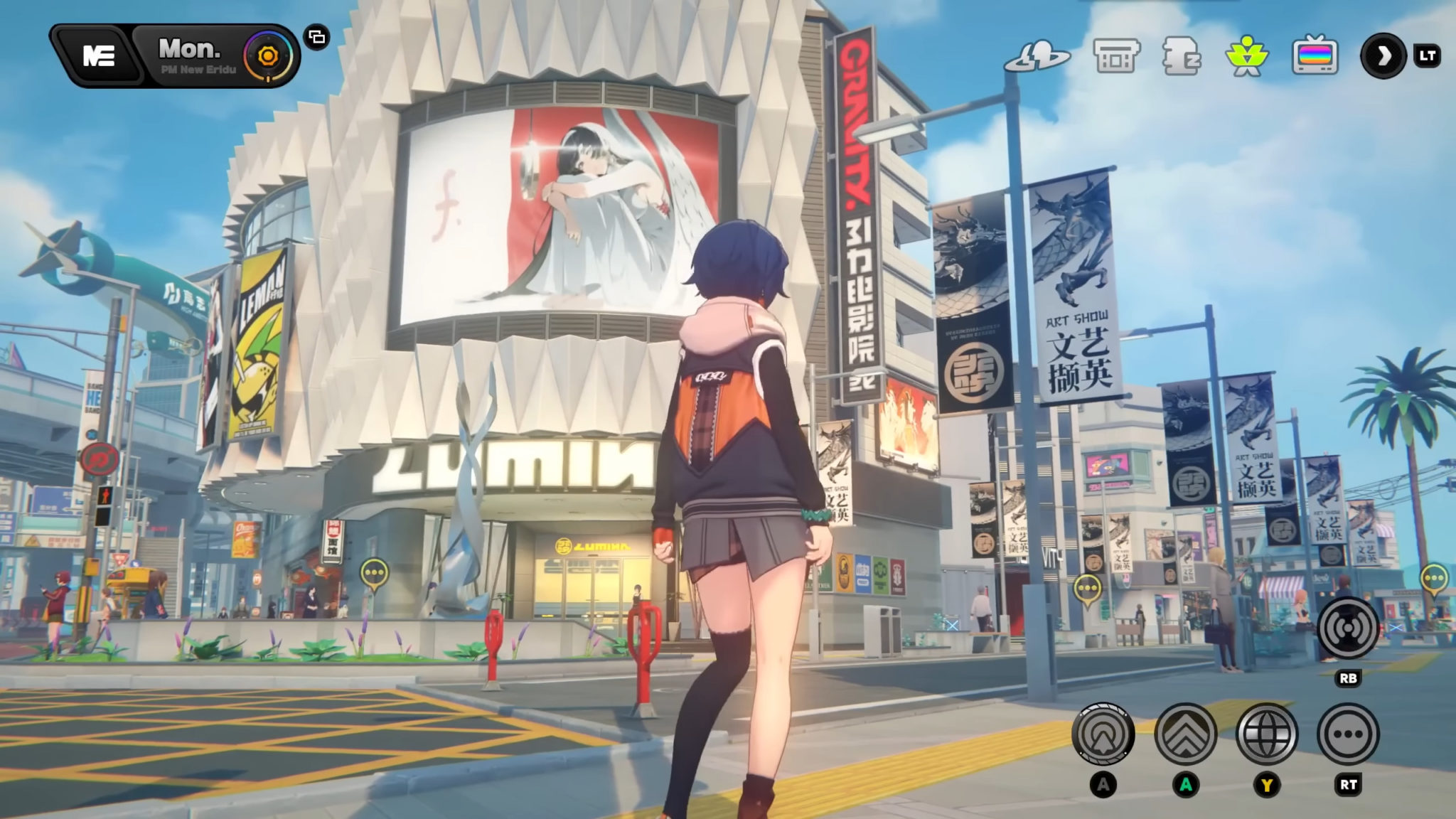1456x819 pixels.
Task: Select the green winged emblem icon
Action: (1247, 57)
